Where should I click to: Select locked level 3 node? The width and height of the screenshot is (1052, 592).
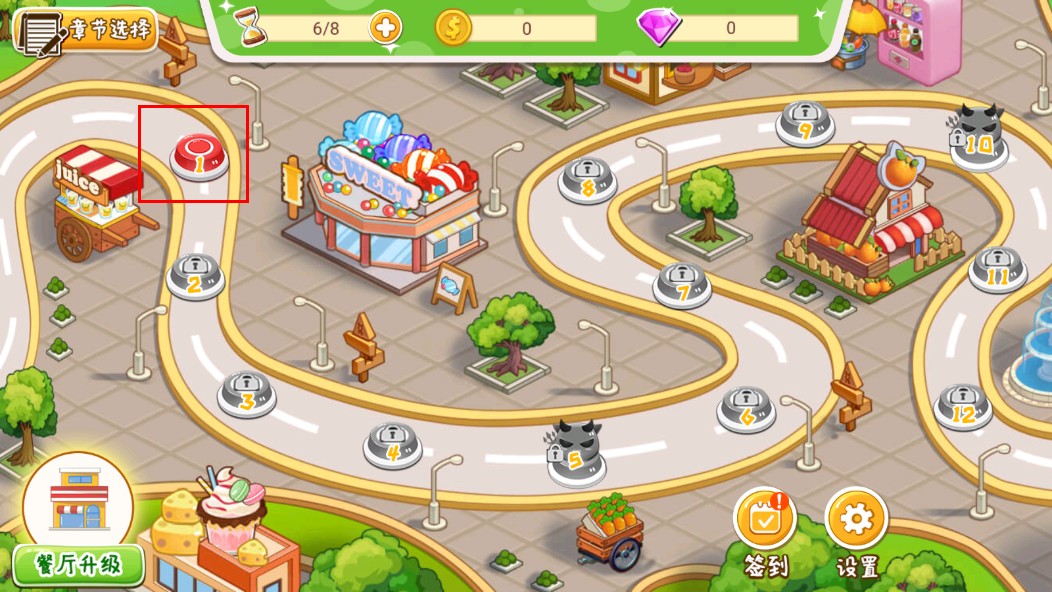247,393
